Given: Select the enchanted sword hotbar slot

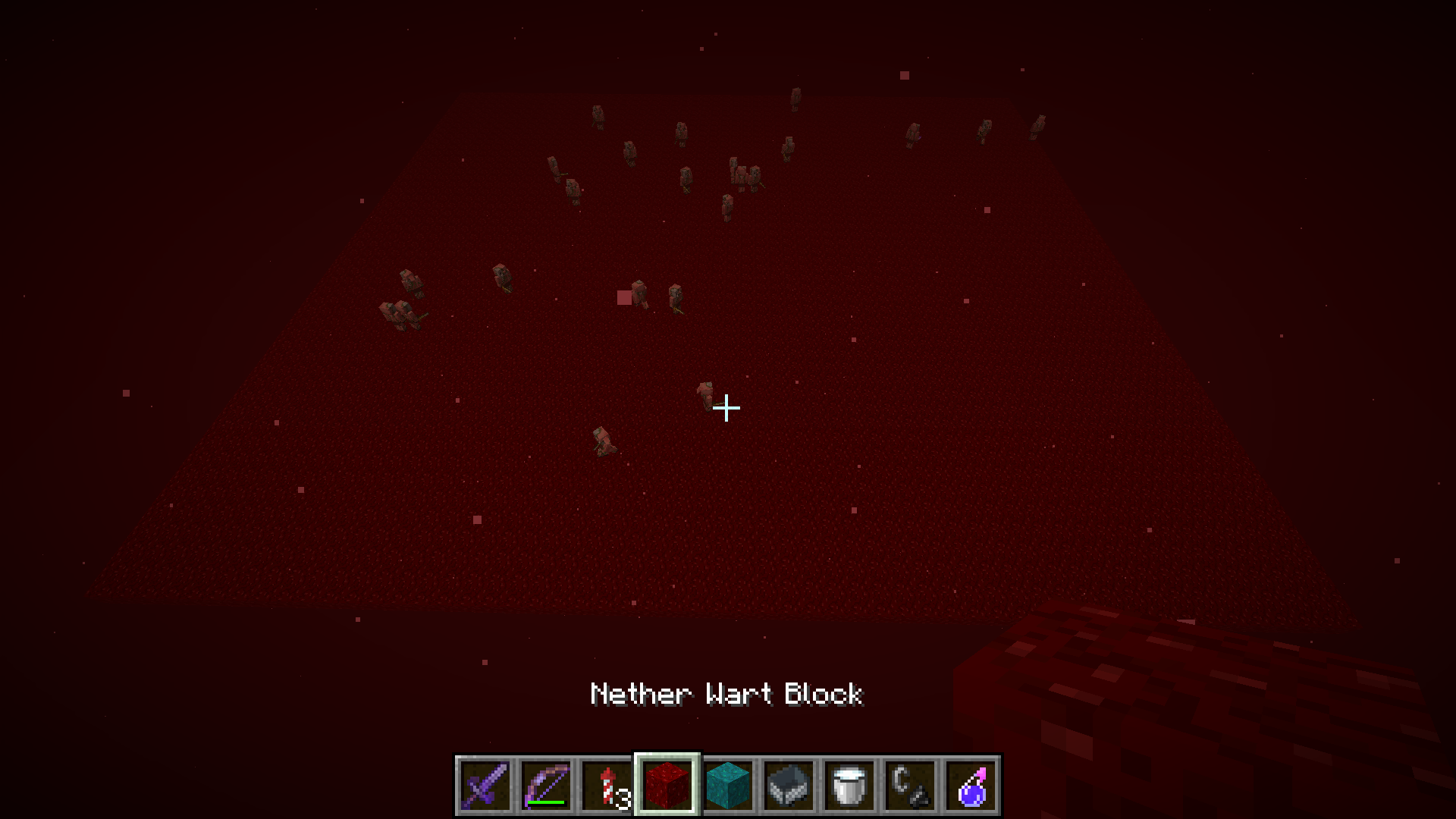Looking at the screenshot, I should pyautogui.click(x=485, y=785).
